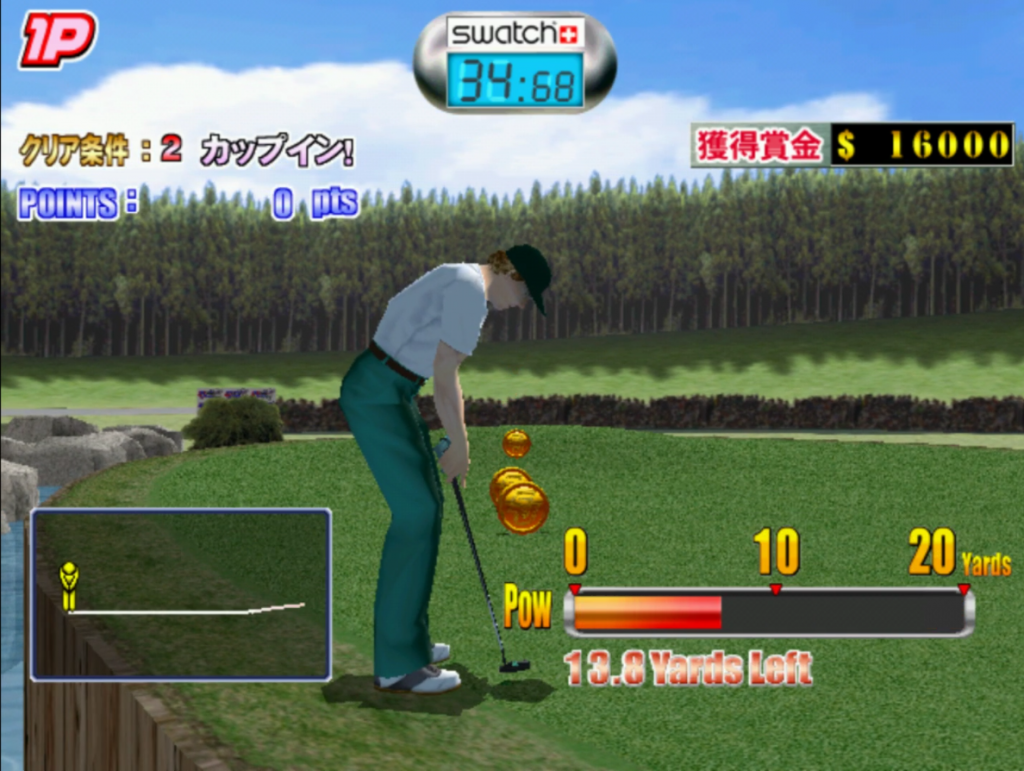
Task: Click the red 1P player badge
Action: pos(58,39)
